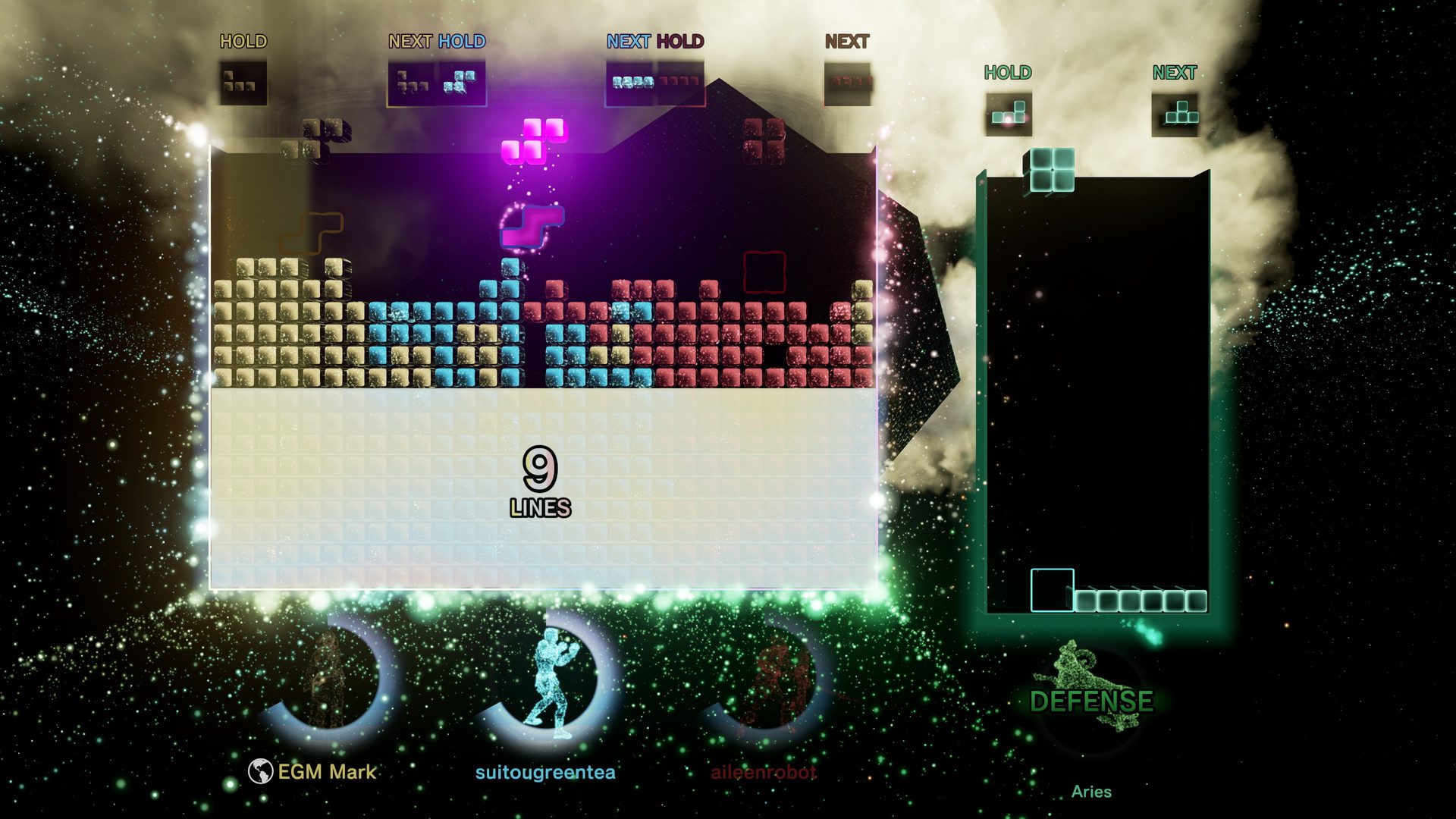Click the 9 LINES counter
The height and width of the screenshot is (819, 1456).
click(x=539, y=479)
